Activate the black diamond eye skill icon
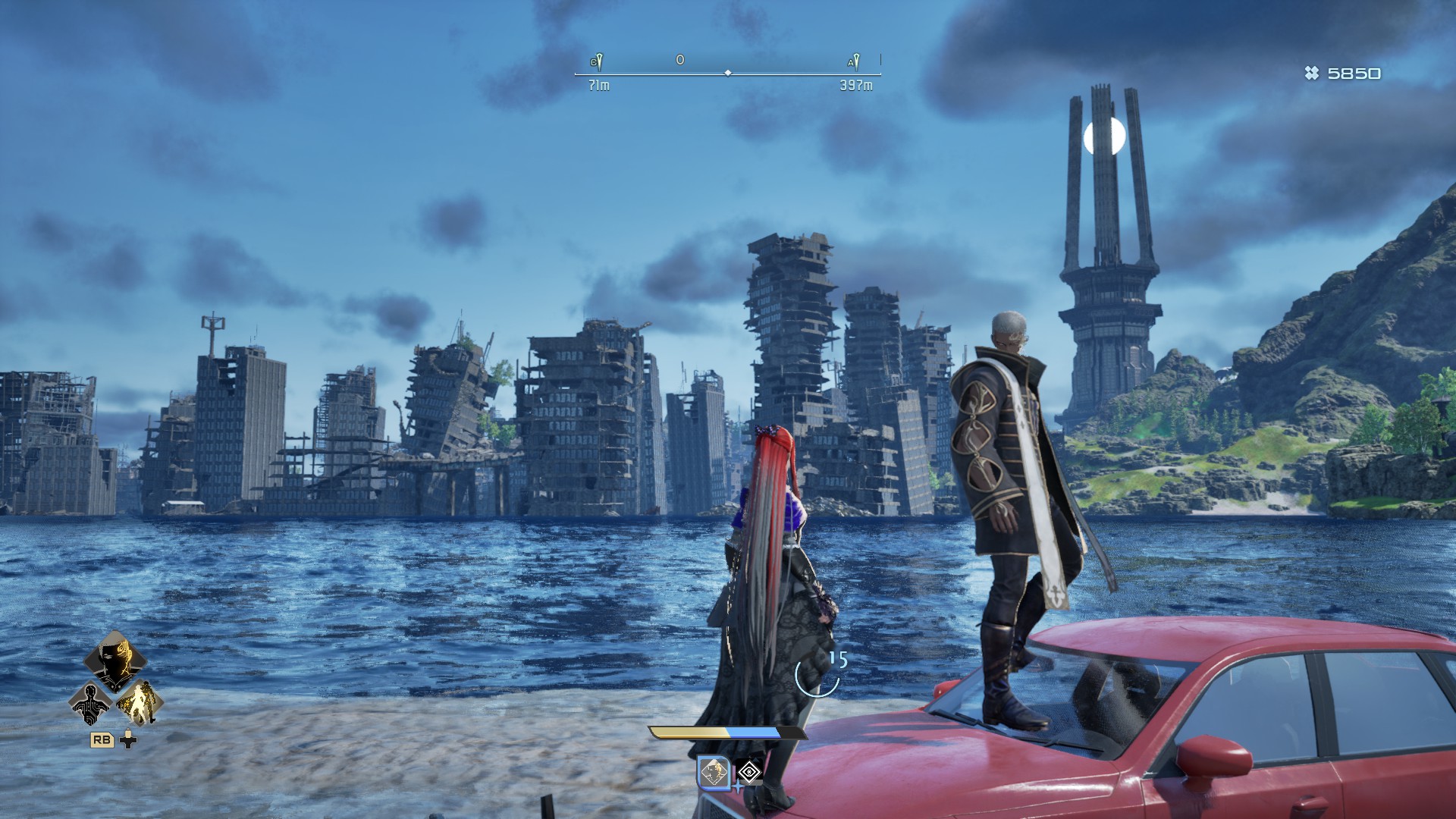The width and height of the screenshot is (1456, 819). (750, 773)
